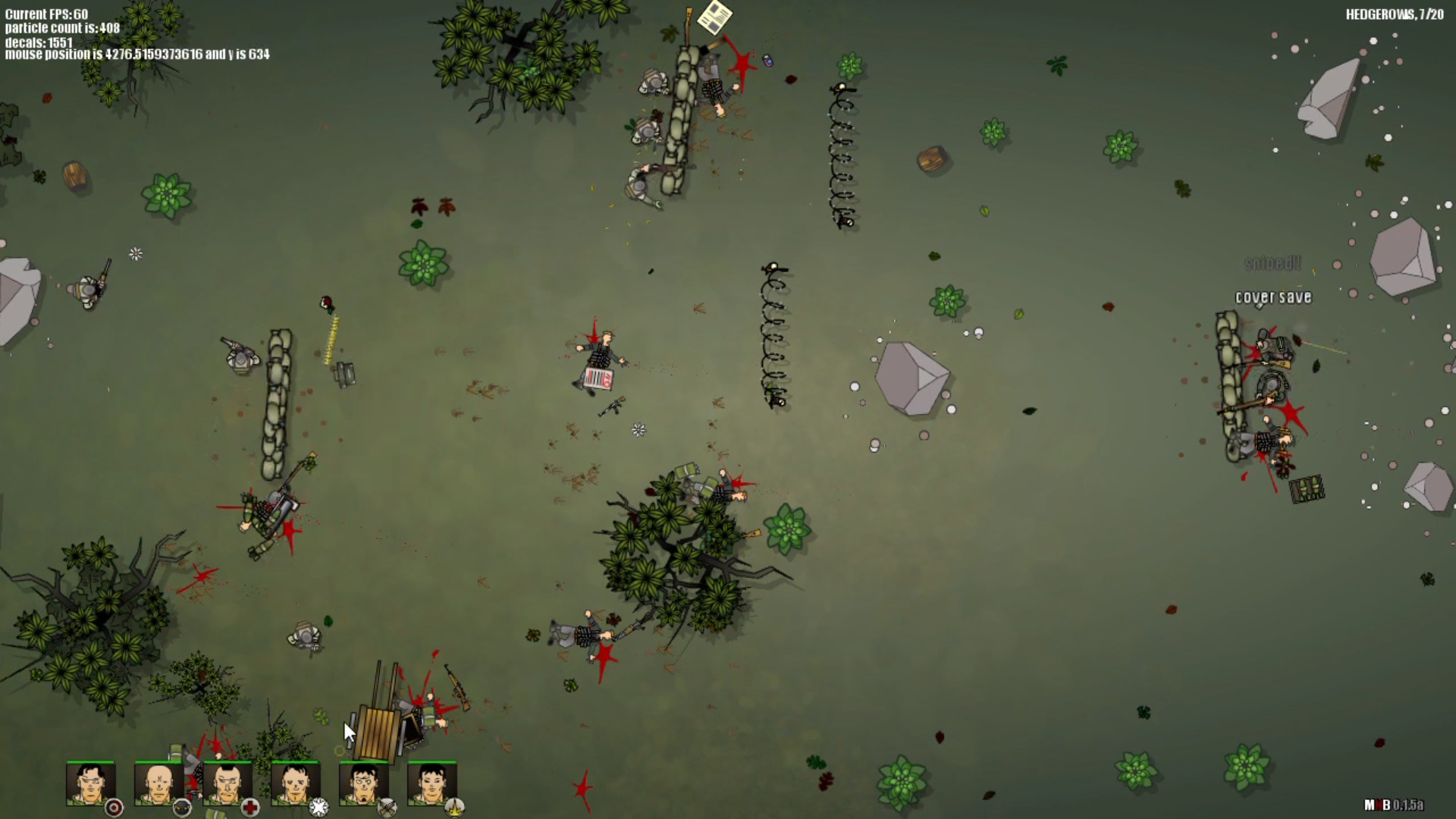
Task: Click the mouse position debug text
Action: 136,55
